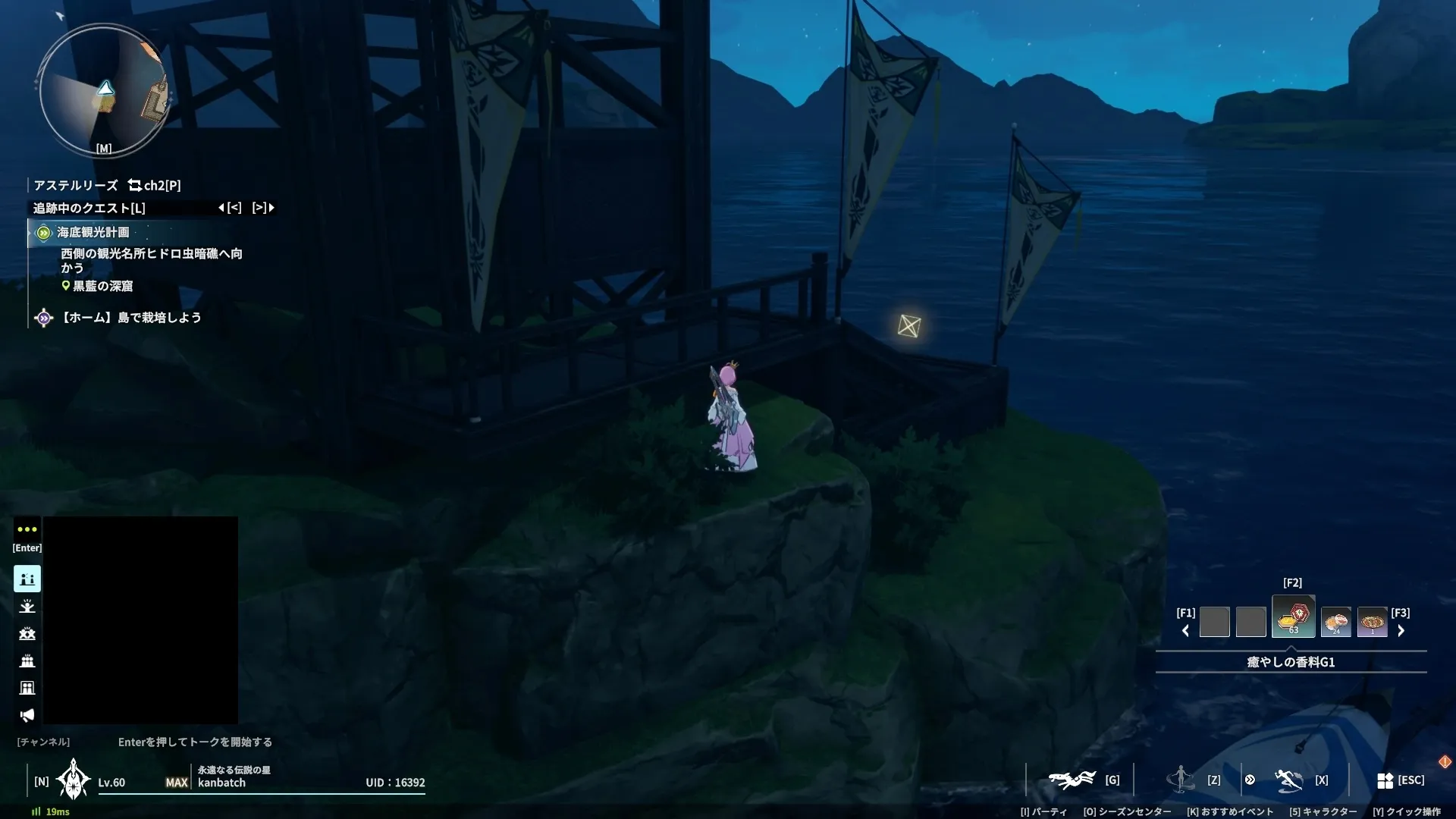This screenshot has height=819, width=1456.
Task: Cycle quick items with the left arrow
Action: (x=1185, y=631)
